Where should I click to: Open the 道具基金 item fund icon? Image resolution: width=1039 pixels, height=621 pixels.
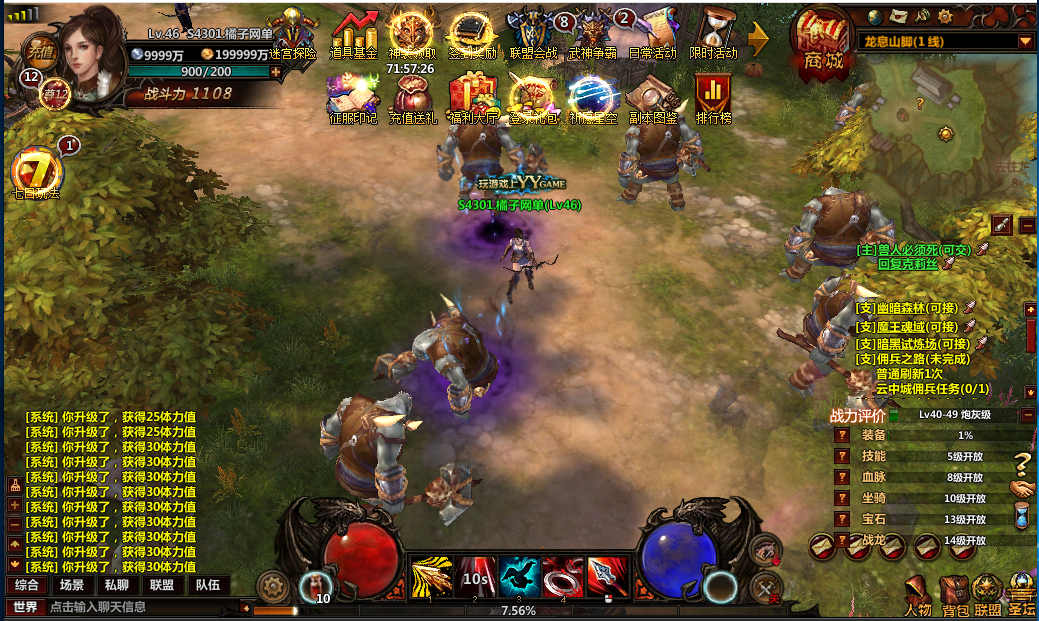click(x=353, y=36)
